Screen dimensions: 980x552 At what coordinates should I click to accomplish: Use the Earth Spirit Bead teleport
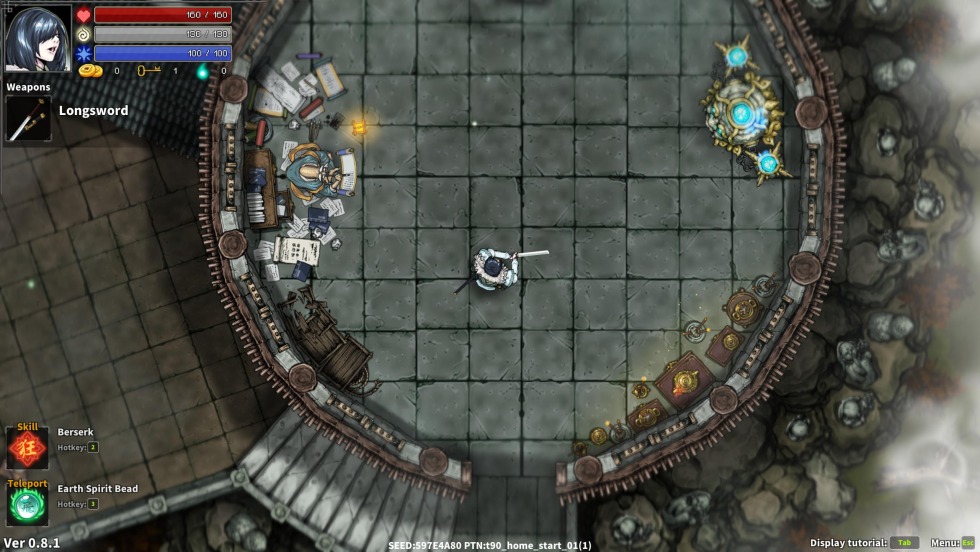coord(27,503)
